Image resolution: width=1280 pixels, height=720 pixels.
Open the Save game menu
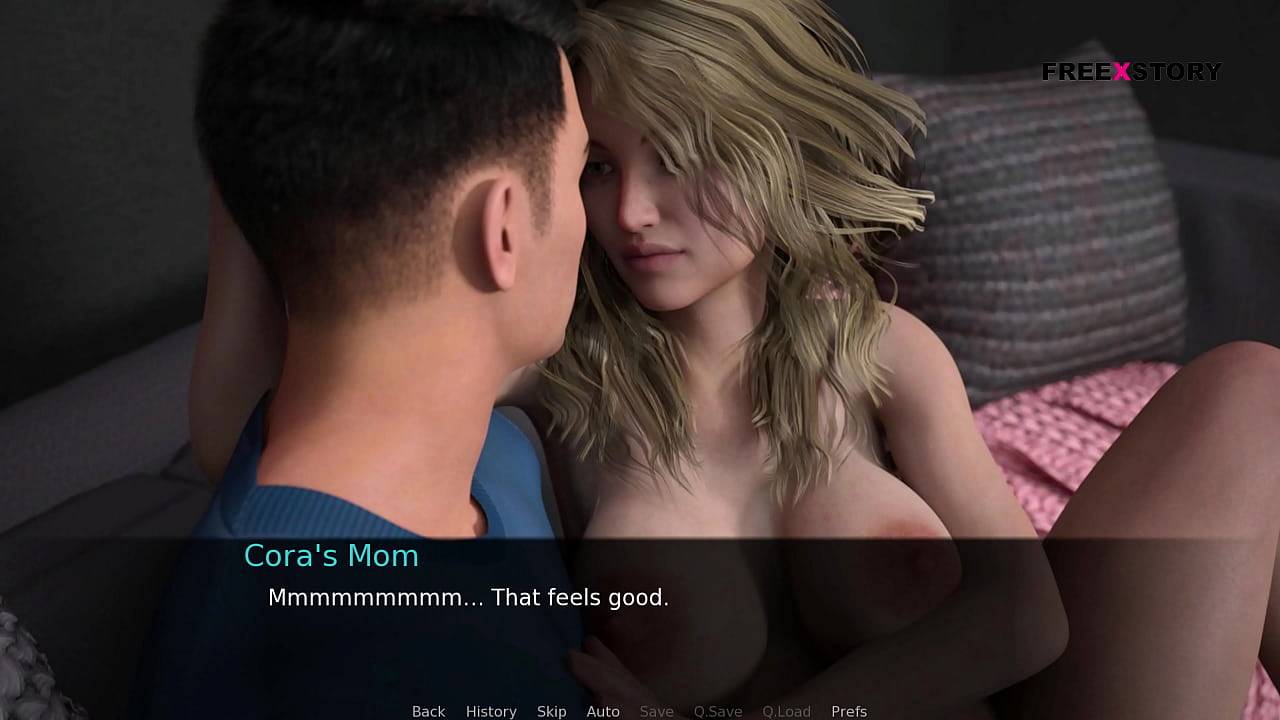656,711
